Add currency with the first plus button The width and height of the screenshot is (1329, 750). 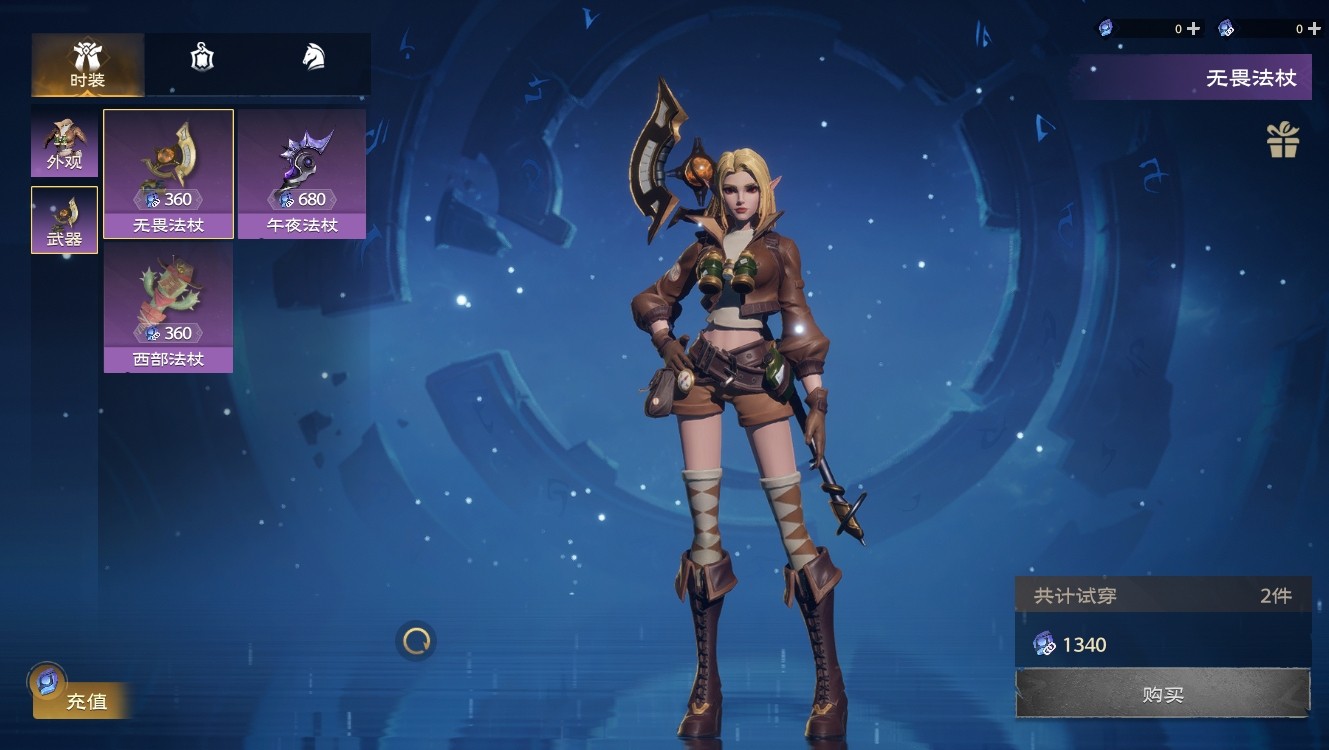(1193, 29)
